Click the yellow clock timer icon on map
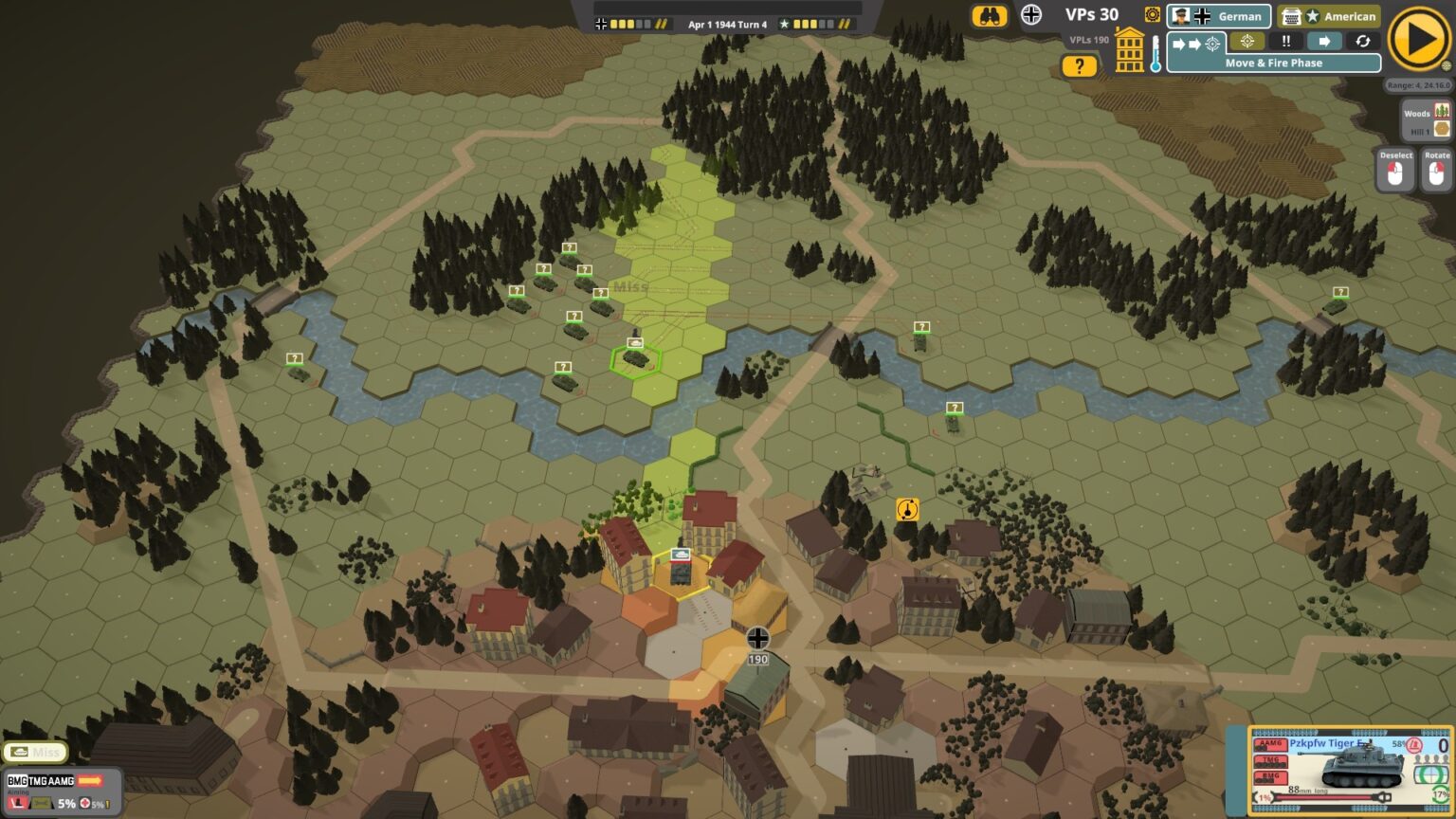1456x819 pixels. point(907,509)
